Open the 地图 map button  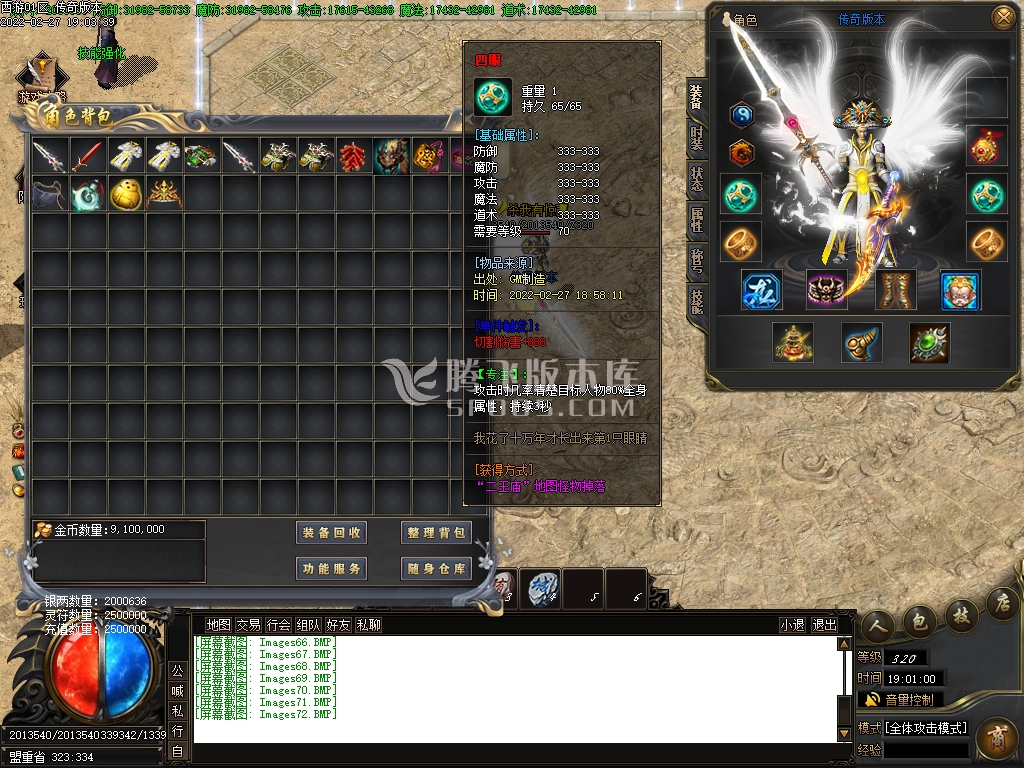(218, 625)
